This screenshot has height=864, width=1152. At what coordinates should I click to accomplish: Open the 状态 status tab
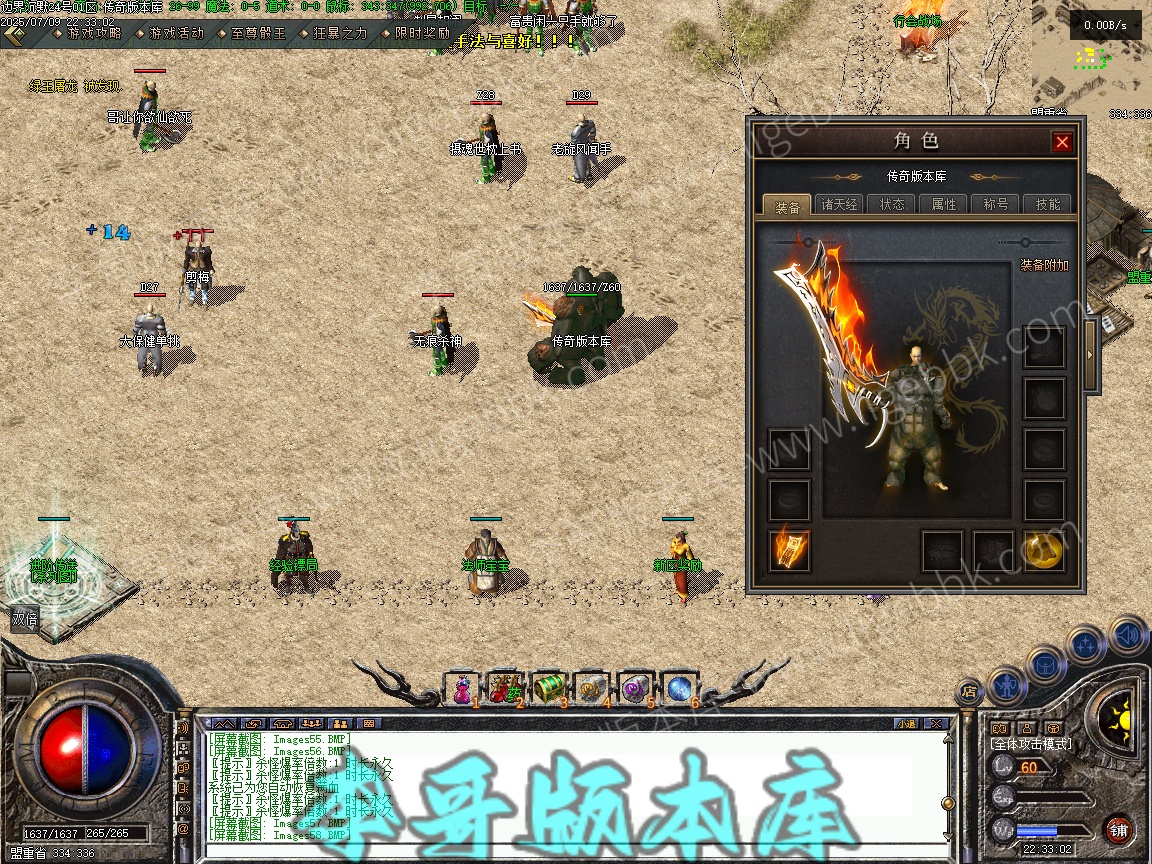pos(892,204)
